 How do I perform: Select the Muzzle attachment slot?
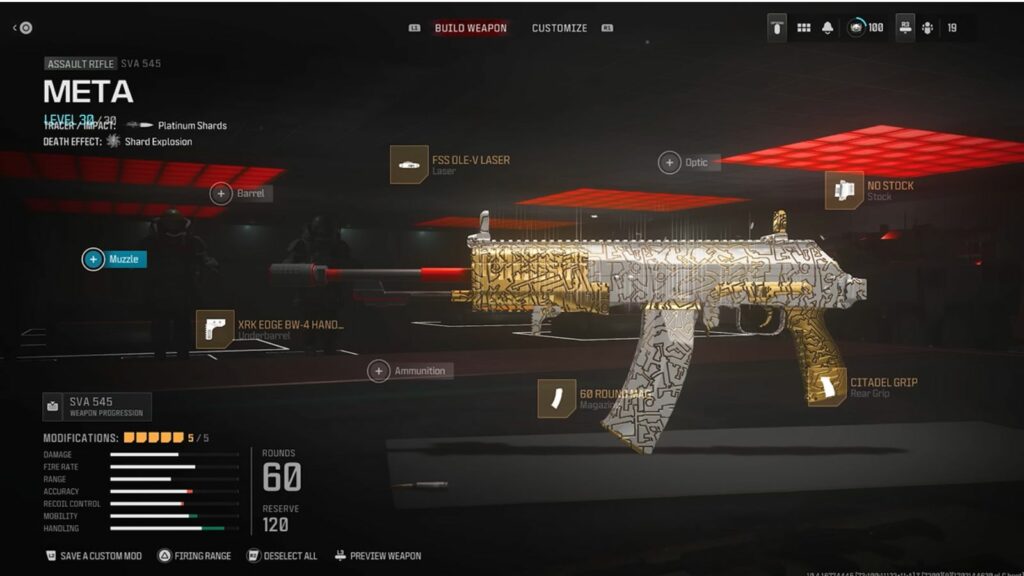click(114, 260)
